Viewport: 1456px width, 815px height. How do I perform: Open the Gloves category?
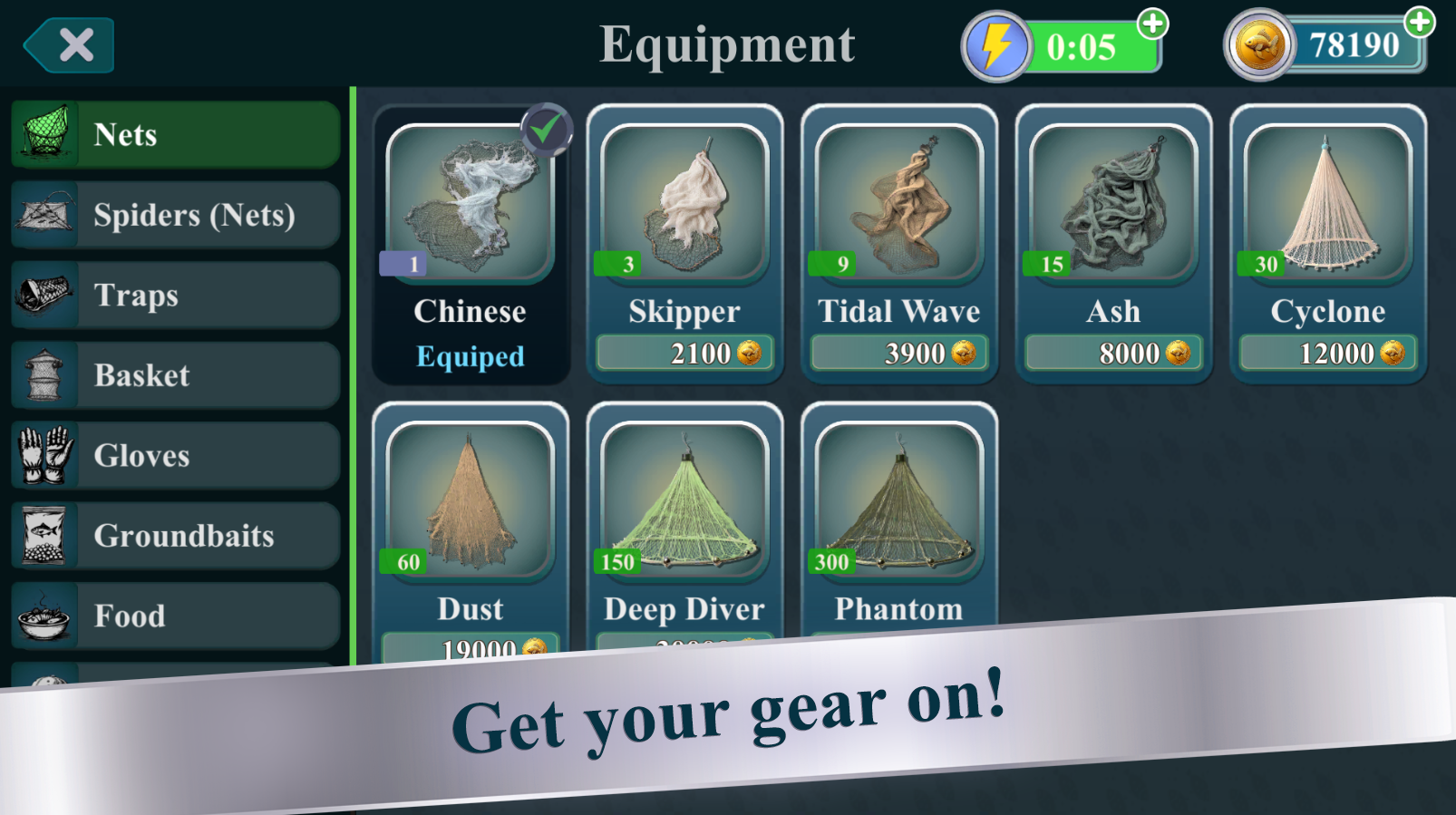point(176,456)
